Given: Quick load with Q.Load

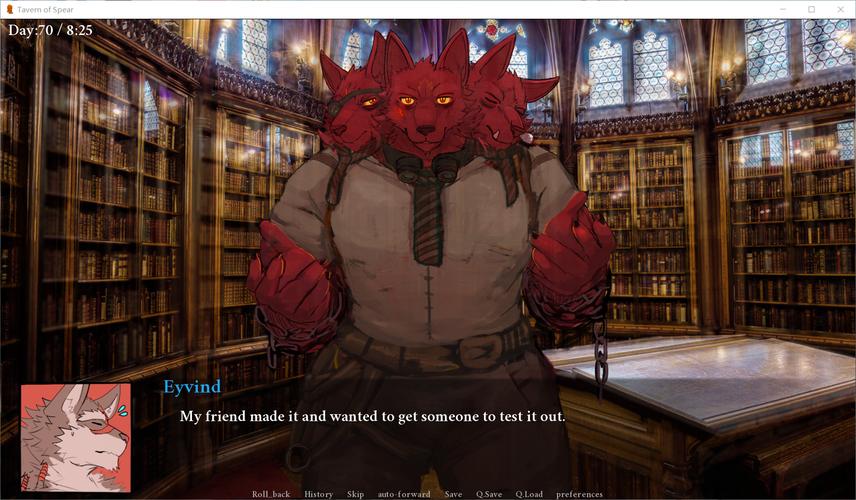Looking at the screenshot, I should [529, 494].
